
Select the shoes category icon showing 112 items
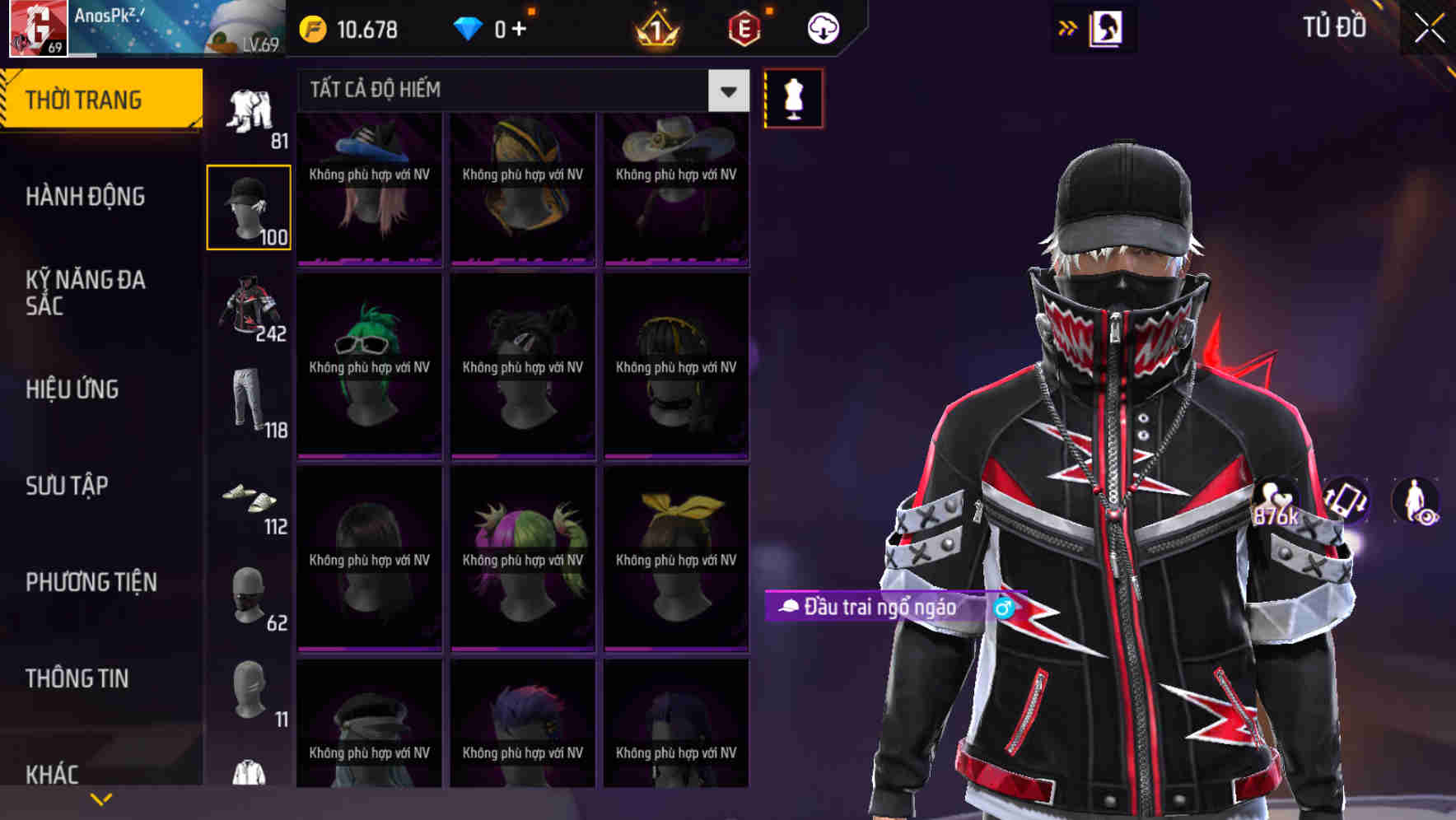tap(249, 502)
